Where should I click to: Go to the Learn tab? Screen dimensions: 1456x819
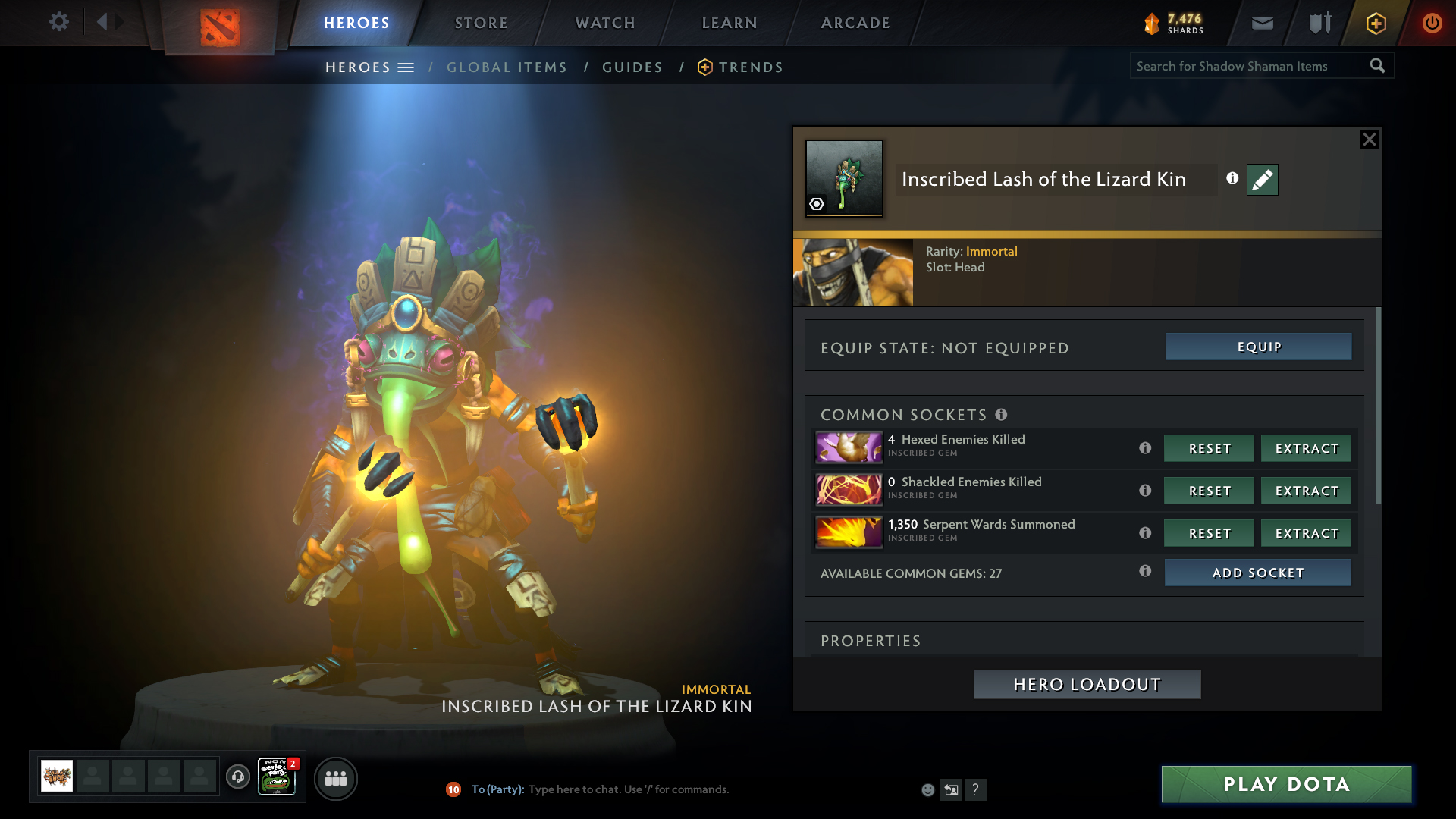click(730, 23)
